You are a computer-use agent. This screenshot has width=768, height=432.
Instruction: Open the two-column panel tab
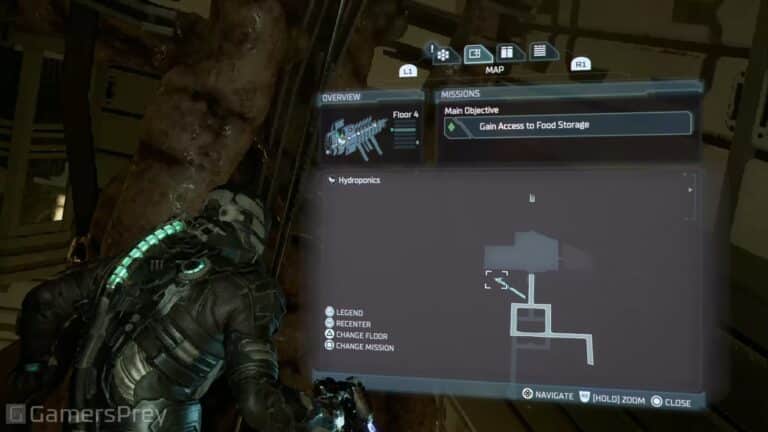pos(508,52)
